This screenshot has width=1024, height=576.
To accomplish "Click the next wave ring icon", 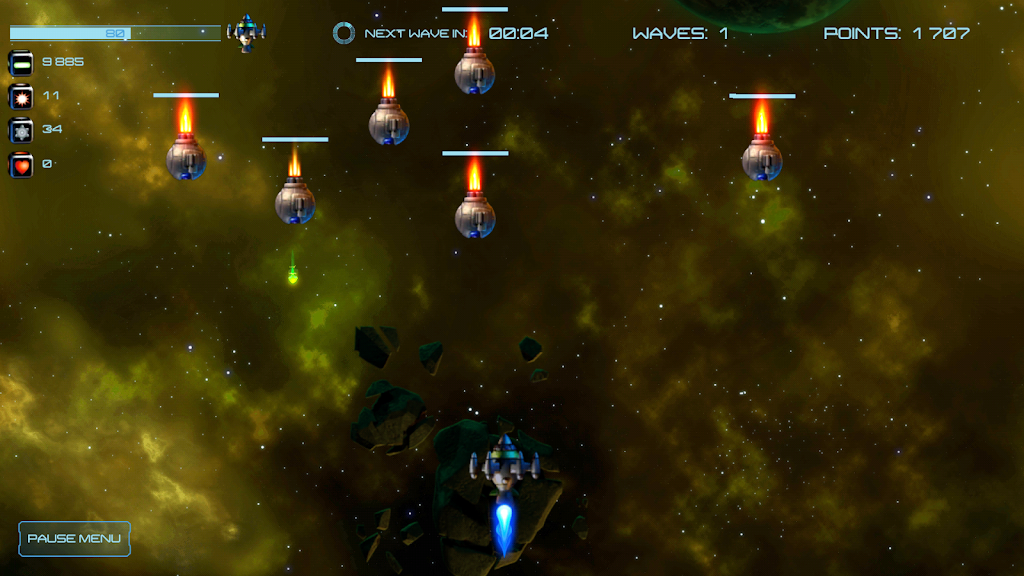I will click(x=344, y=33).
